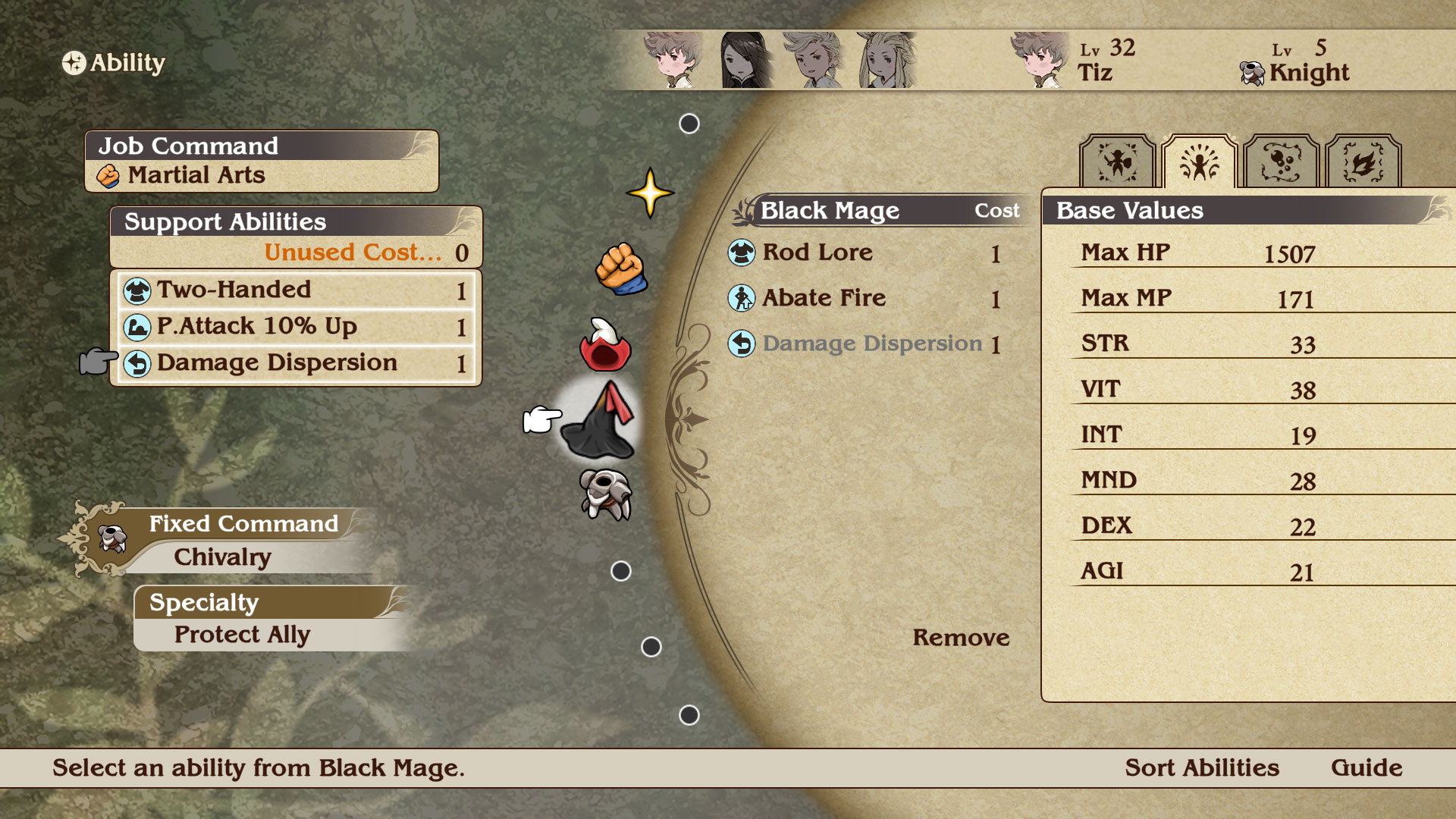Image resolution: width=1456 pixels, height=819 pixels.
Task: Select the Rod Lore ability
Action: 817,253
